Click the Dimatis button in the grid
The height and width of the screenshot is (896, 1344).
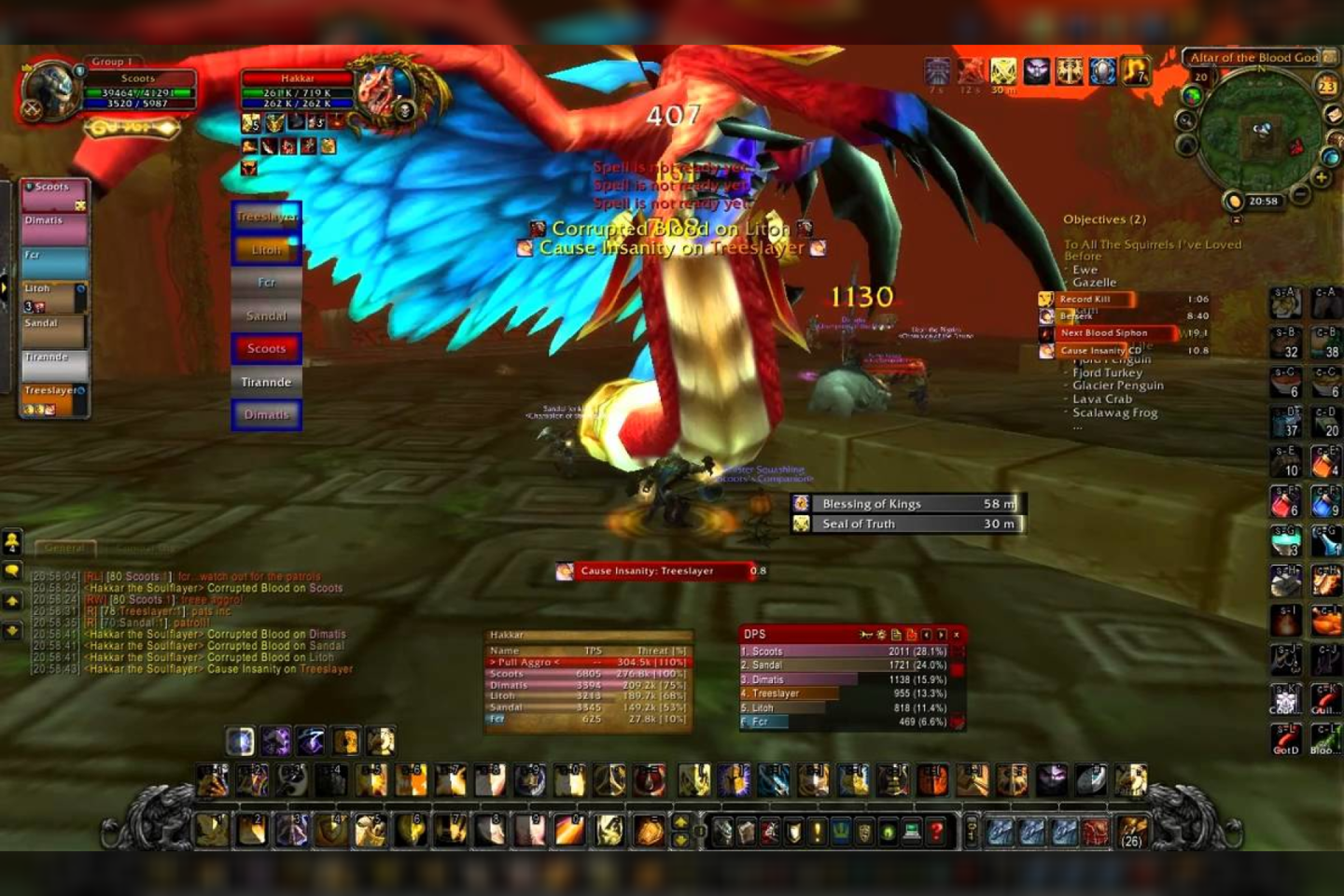pyautogui.click(x=266, y=414)
